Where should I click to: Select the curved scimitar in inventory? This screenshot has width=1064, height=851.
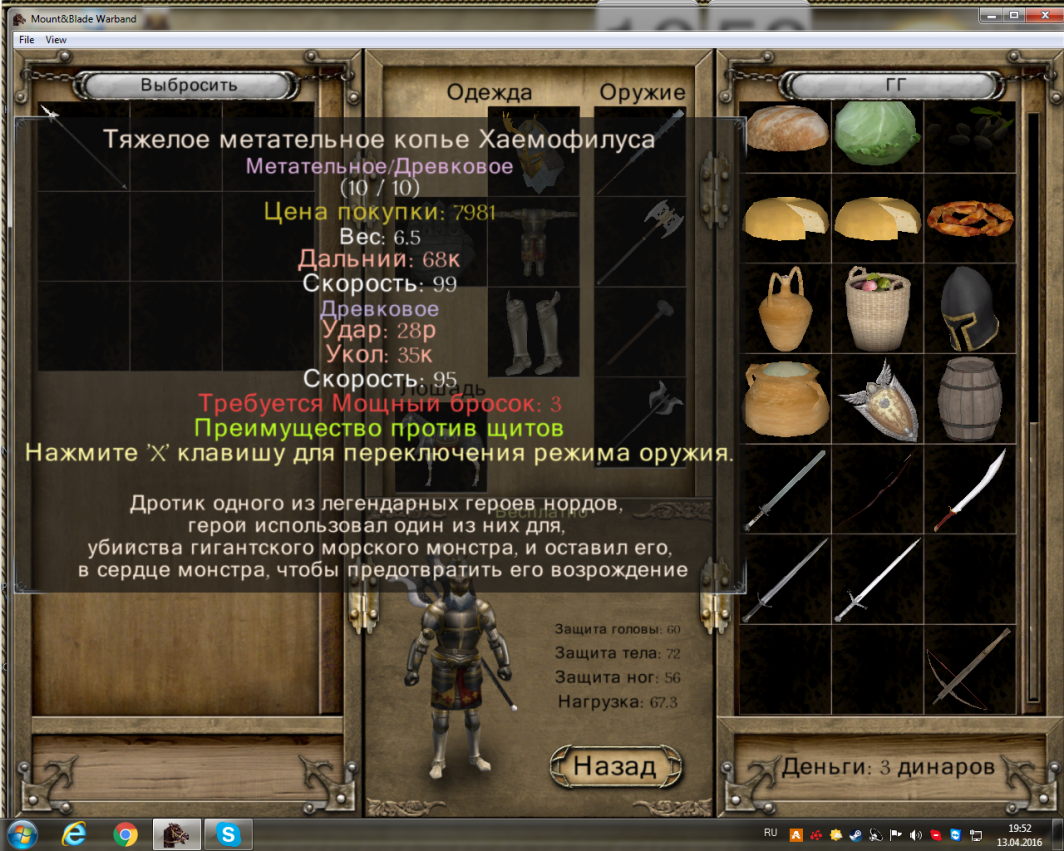coord(968,490)
